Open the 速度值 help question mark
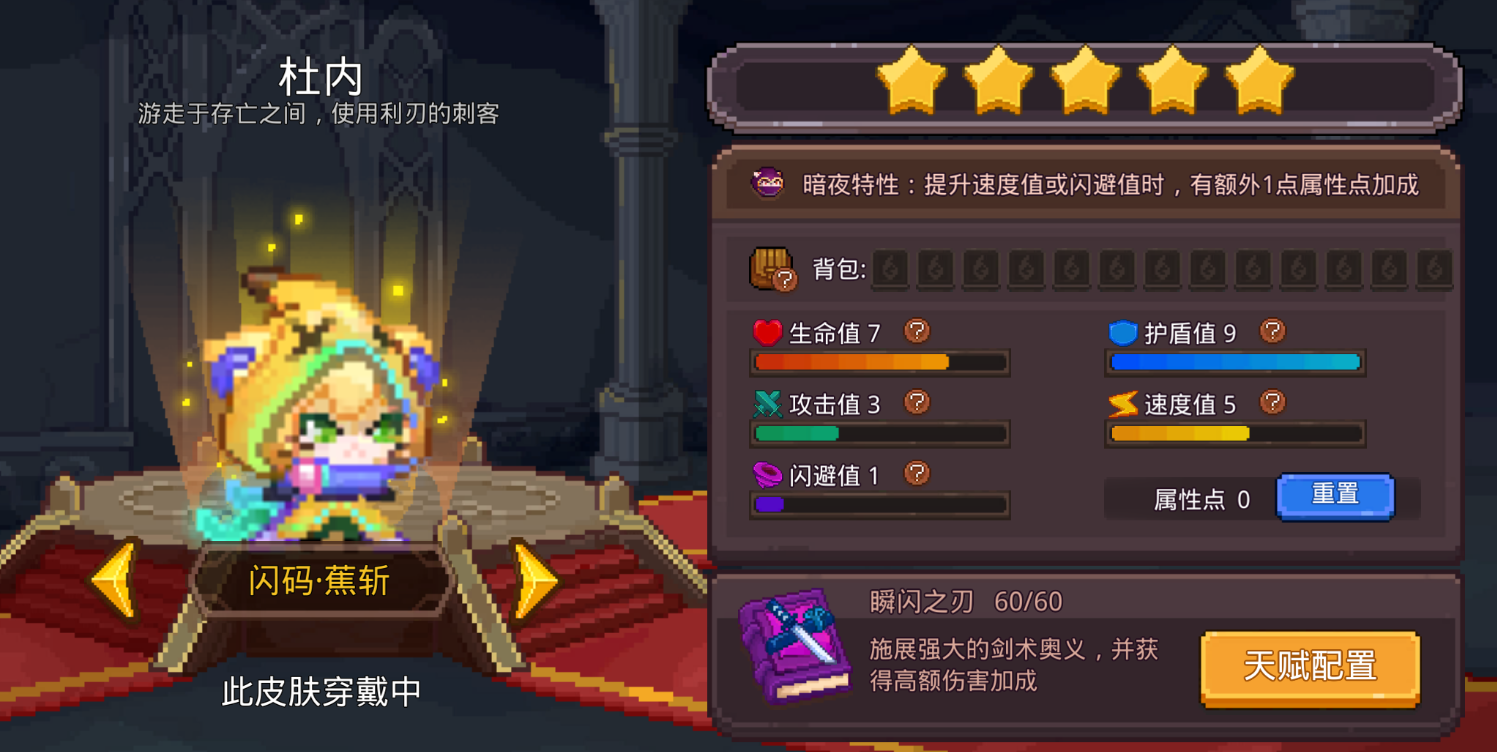This screenshot has width=1497, height=752. click(x=1273, y=402)
